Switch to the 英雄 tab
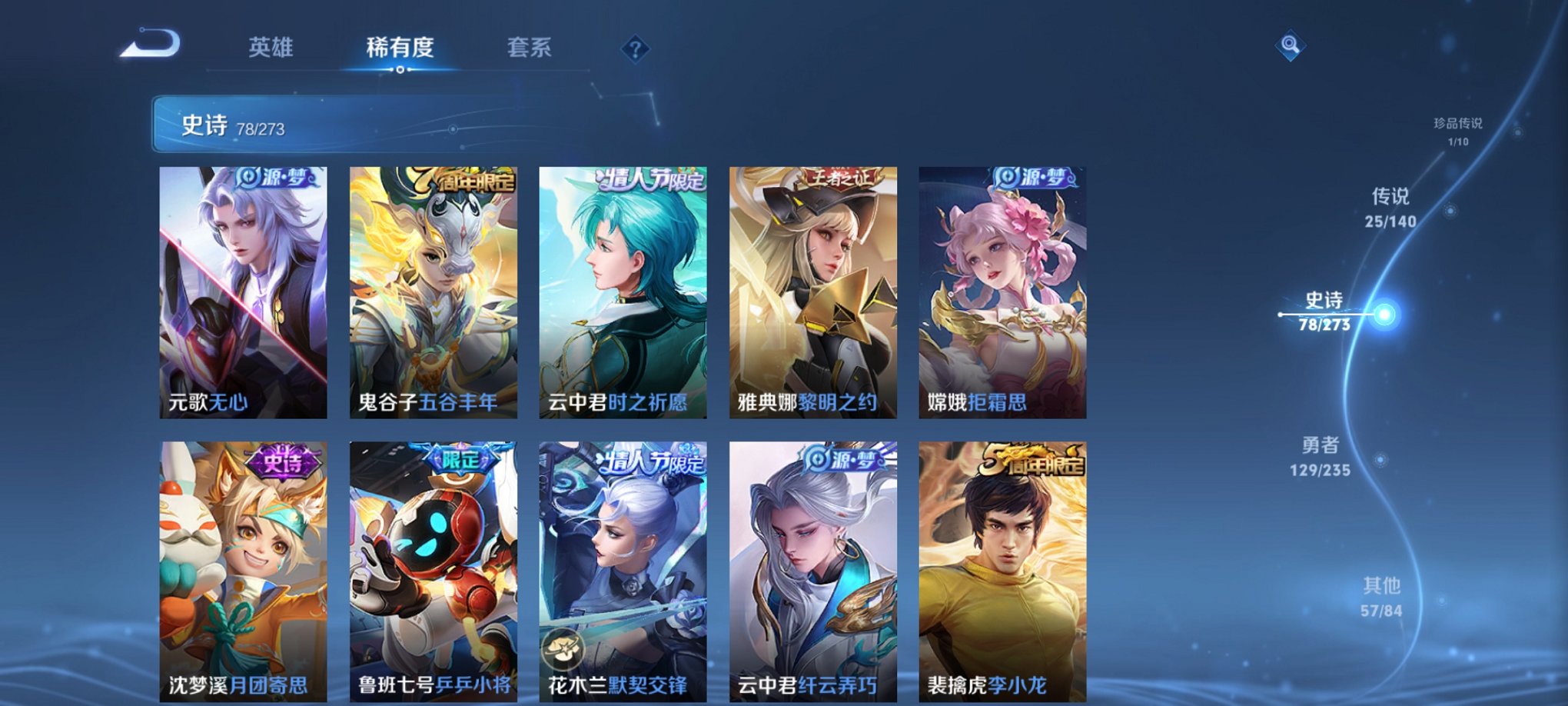Screen dimensions: 1568x706 pyautogui.click(x=273, y=48)
